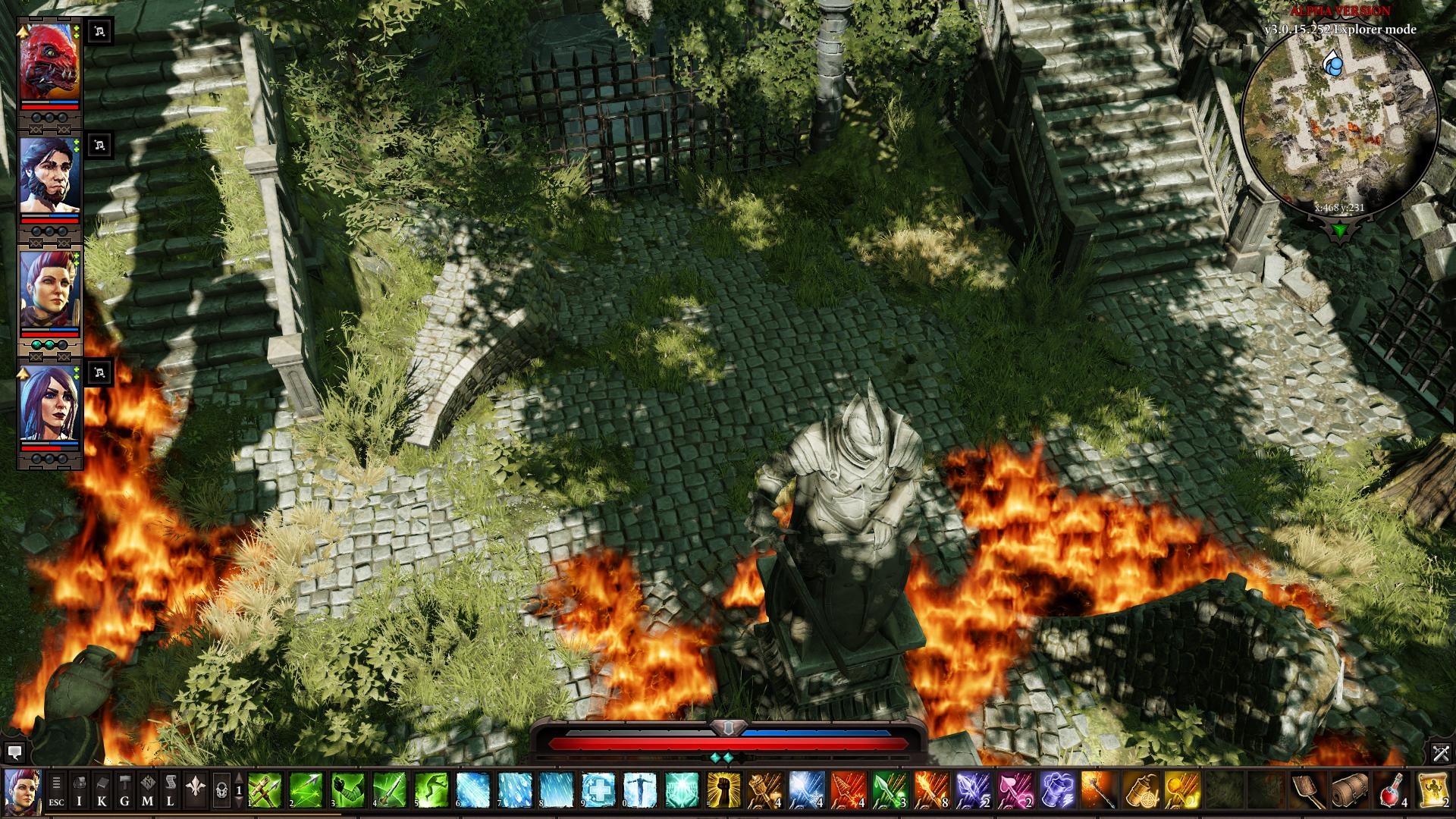This screenshot has width=1456, height=819.
Task: Open the inventory with the I button
Action: (79, 792)
